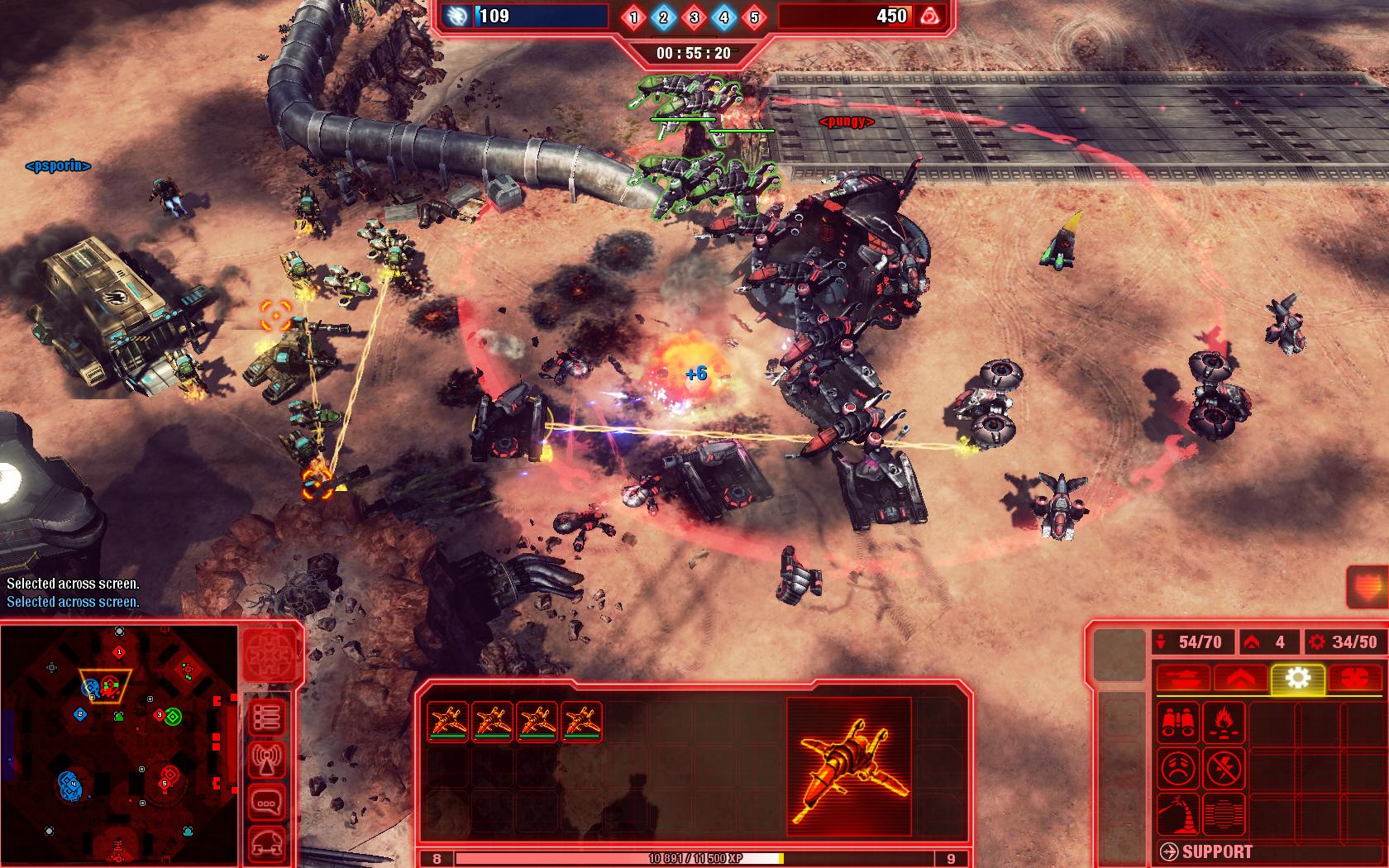Open the chevron upgrades tab
Screen dimensions: 1389x868
pos(1241,679)
